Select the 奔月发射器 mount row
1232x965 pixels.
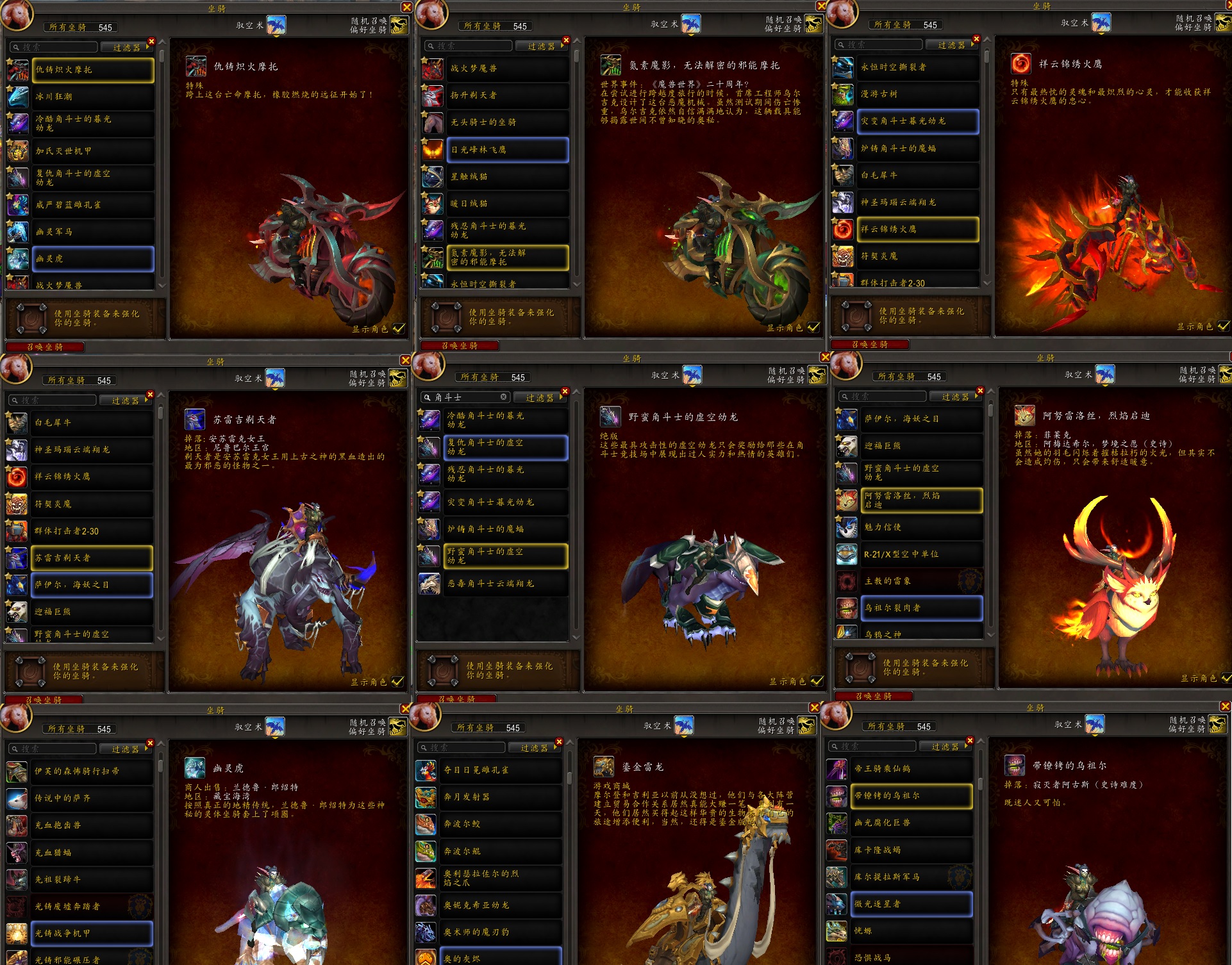[502, 797]
